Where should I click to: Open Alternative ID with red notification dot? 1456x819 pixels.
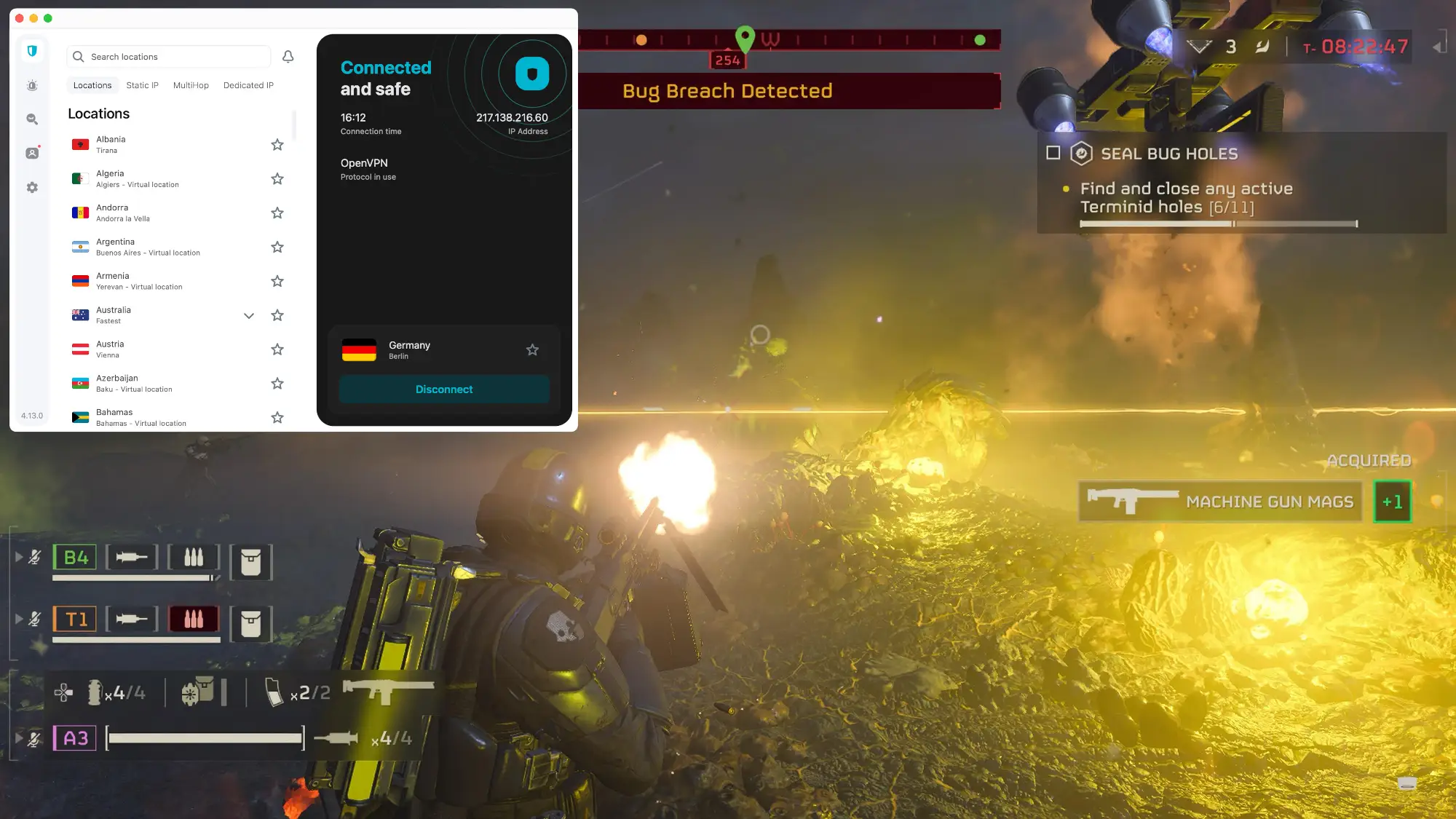coord(31,153)
